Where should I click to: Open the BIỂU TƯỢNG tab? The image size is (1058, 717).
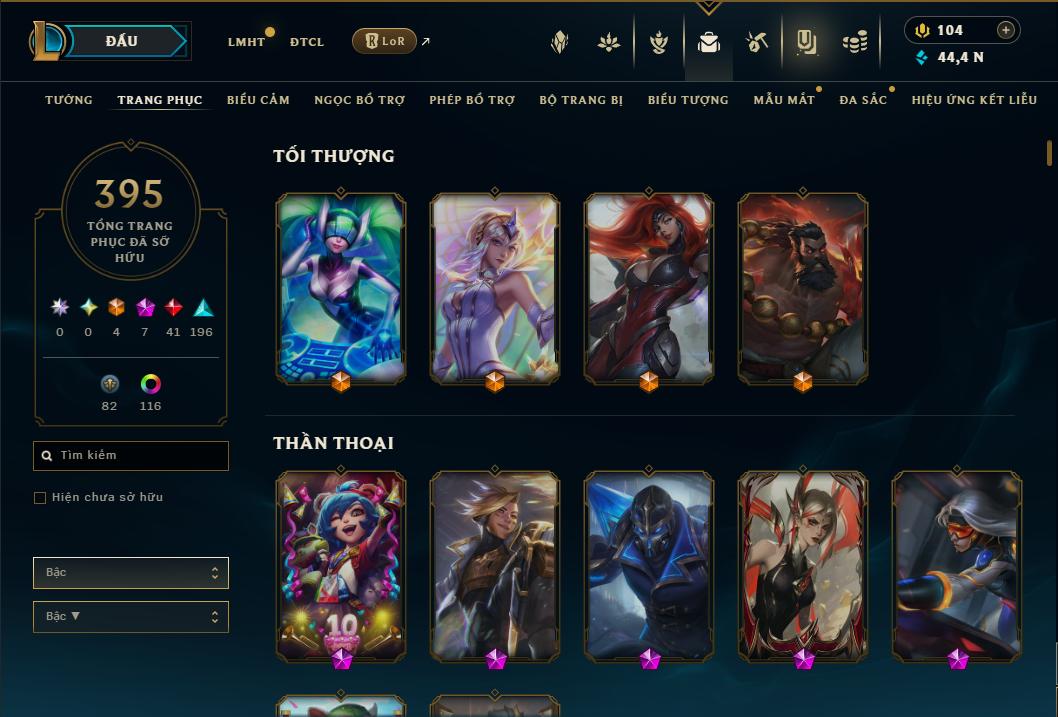click(688, 100)
